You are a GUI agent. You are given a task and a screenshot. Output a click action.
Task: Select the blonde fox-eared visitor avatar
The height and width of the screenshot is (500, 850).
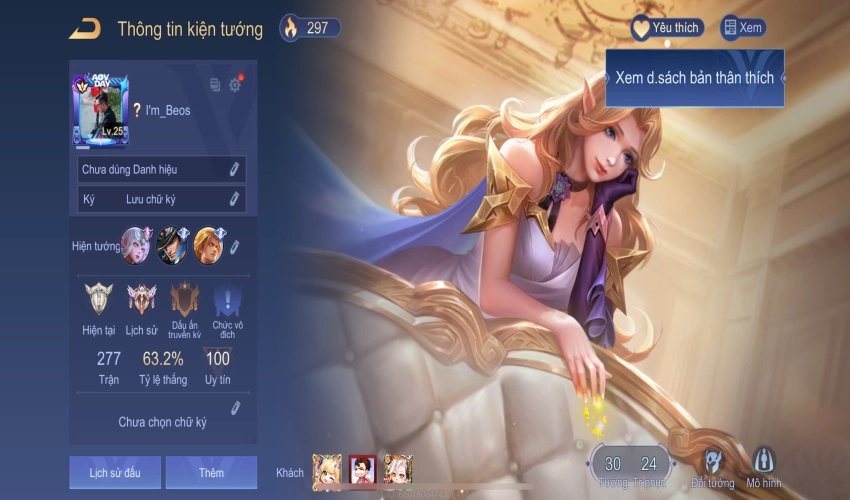pyautogui.click(x=327, y=470)
